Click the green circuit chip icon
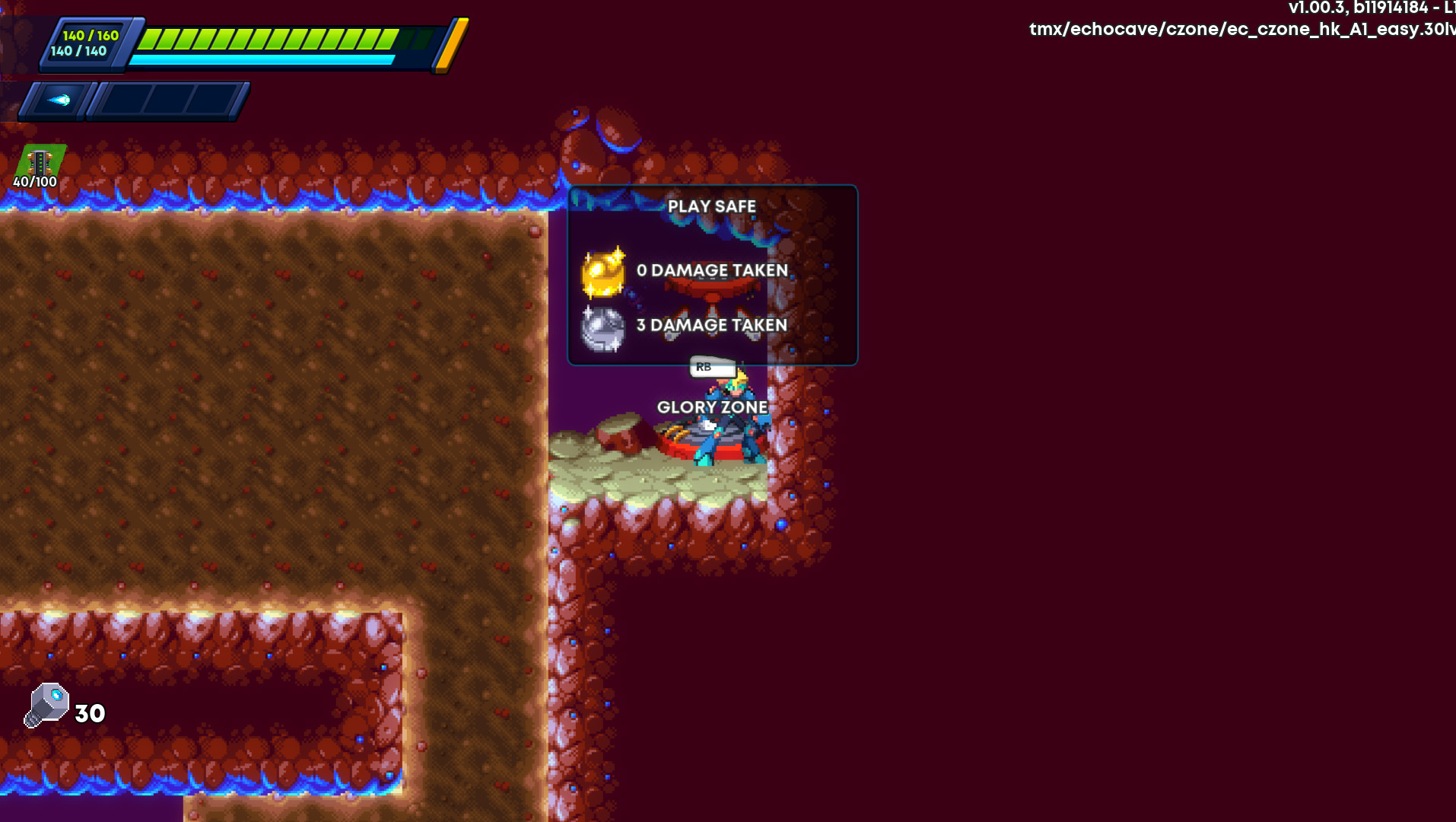The width and height of the screenshot is (1456, 822). pos(40,162)
